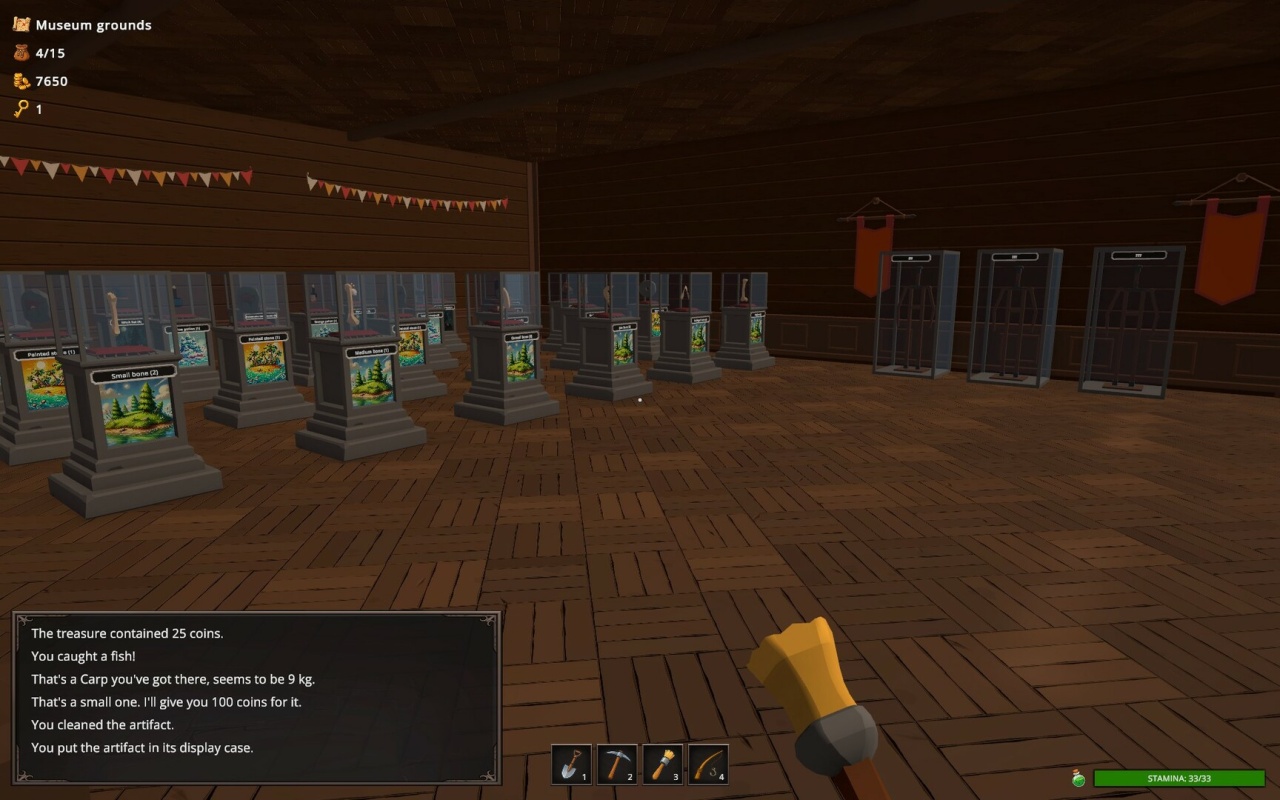Switch to the fishing rod slot

708,764
